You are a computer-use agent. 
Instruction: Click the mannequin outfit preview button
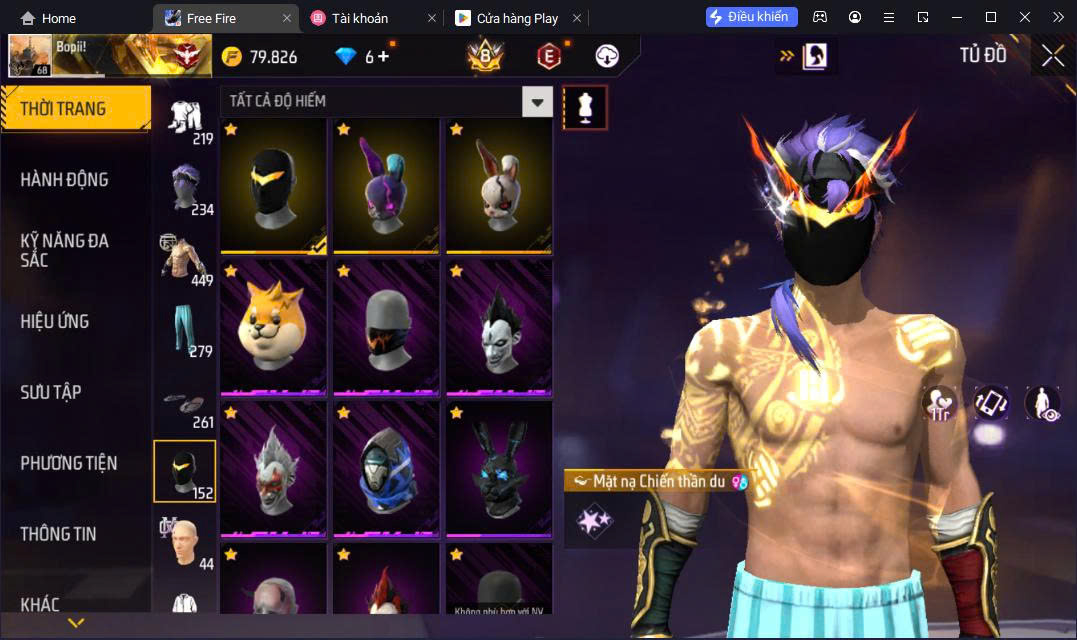(x=585, y=107)
